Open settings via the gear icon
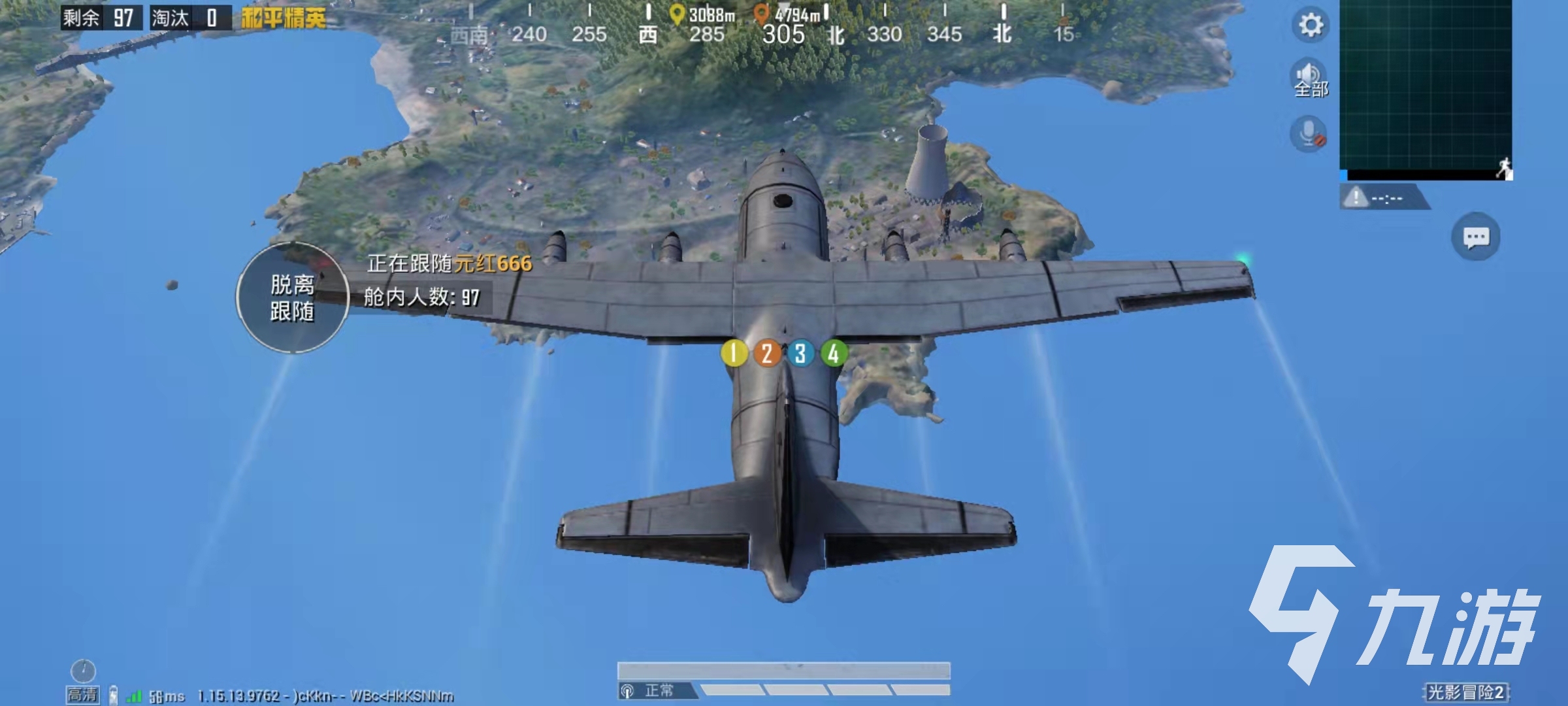This screenshot has height=706, width=1568. tap(1310, 25)
